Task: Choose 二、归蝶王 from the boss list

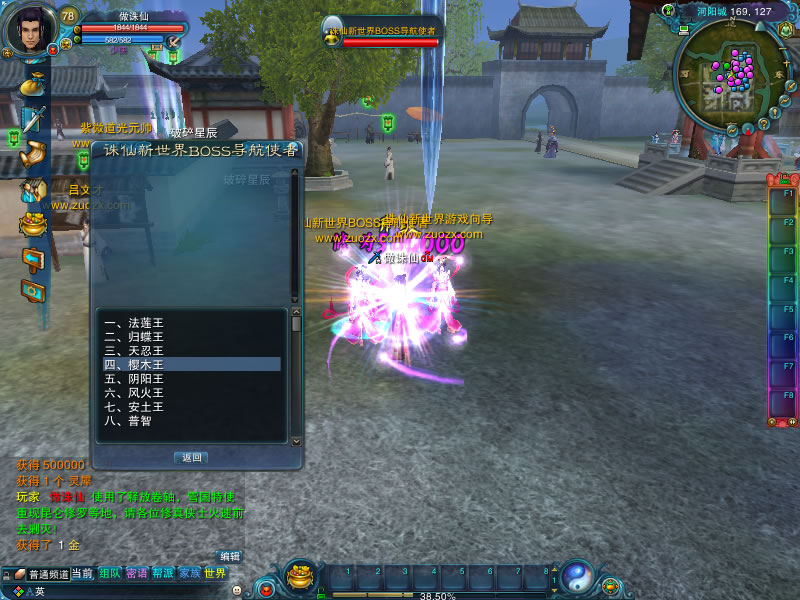Action: click(133, 337)
